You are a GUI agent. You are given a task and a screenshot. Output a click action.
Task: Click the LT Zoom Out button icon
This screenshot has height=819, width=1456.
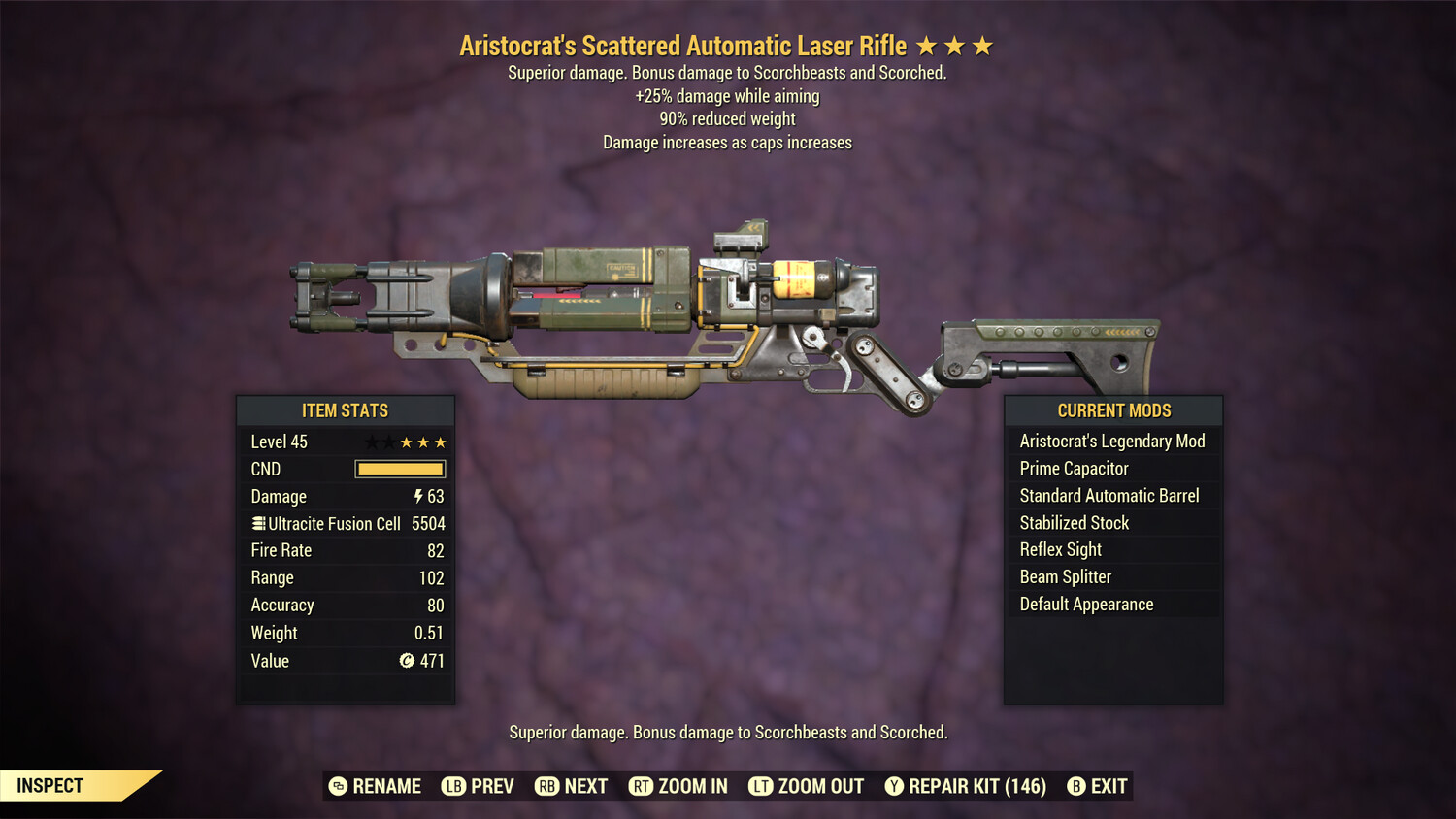click(x=761, y=786)
